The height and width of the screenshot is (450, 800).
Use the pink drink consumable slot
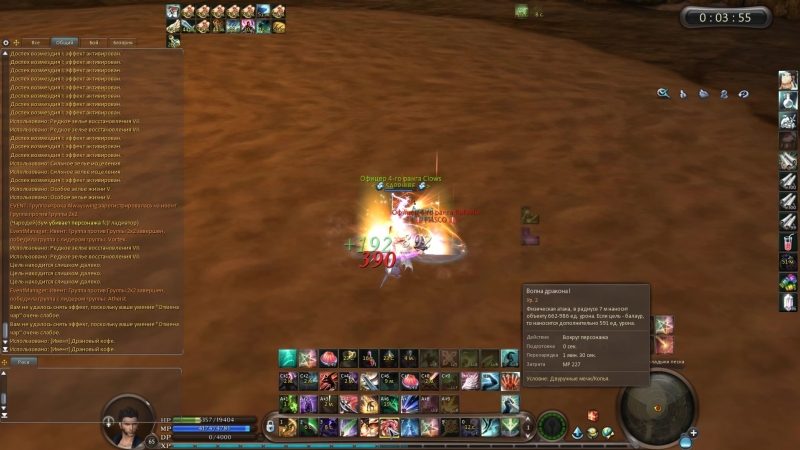coord(788,240)
